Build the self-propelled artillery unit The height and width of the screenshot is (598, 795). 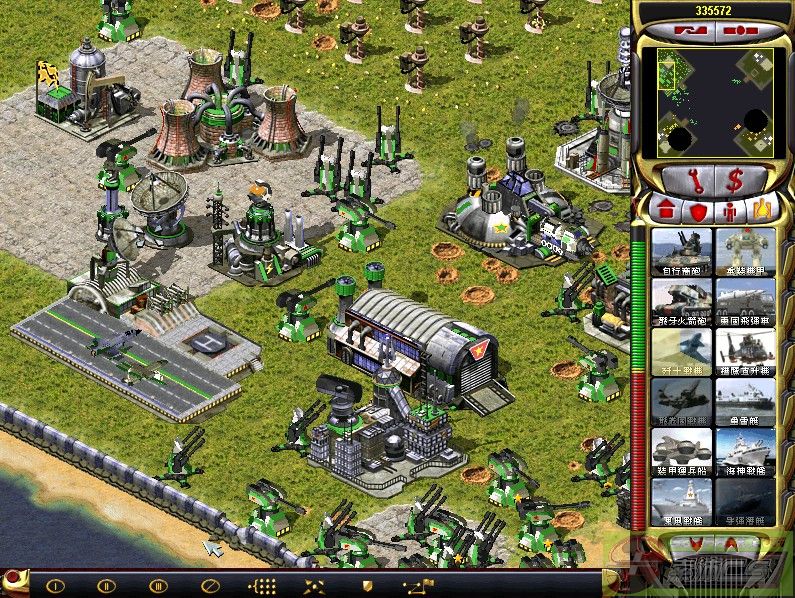coord(682,250)
